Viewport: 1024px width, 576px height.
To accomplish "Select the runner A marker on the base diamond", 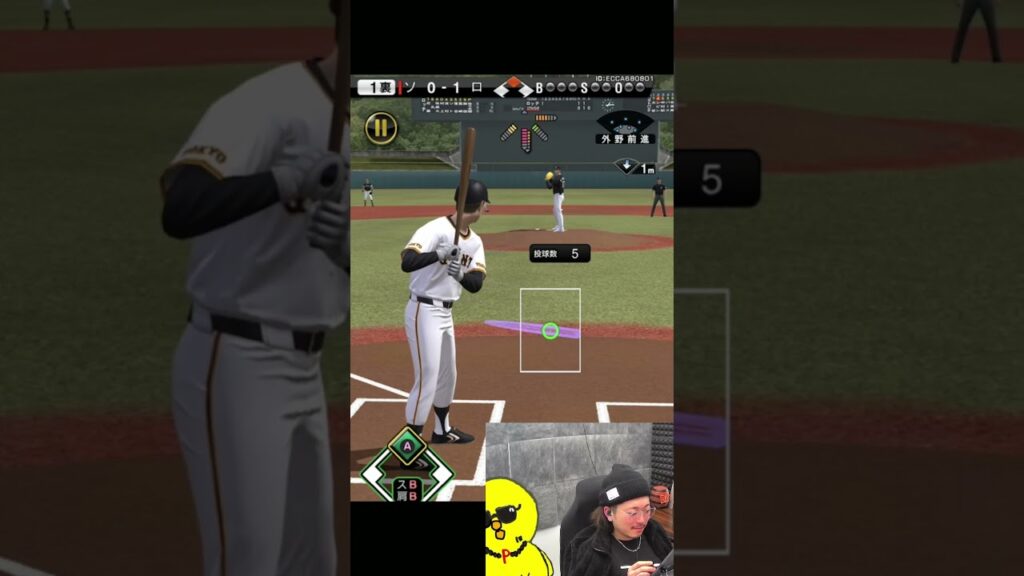I will click(x=407, y=445).
